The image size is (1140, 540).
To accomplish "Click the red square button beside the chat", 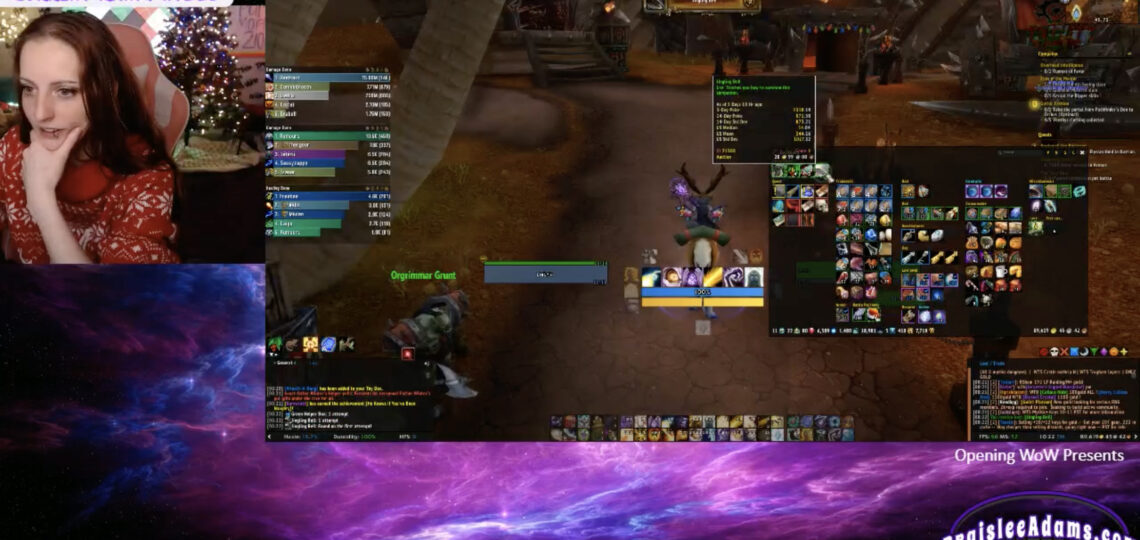I will click(408, 353).
